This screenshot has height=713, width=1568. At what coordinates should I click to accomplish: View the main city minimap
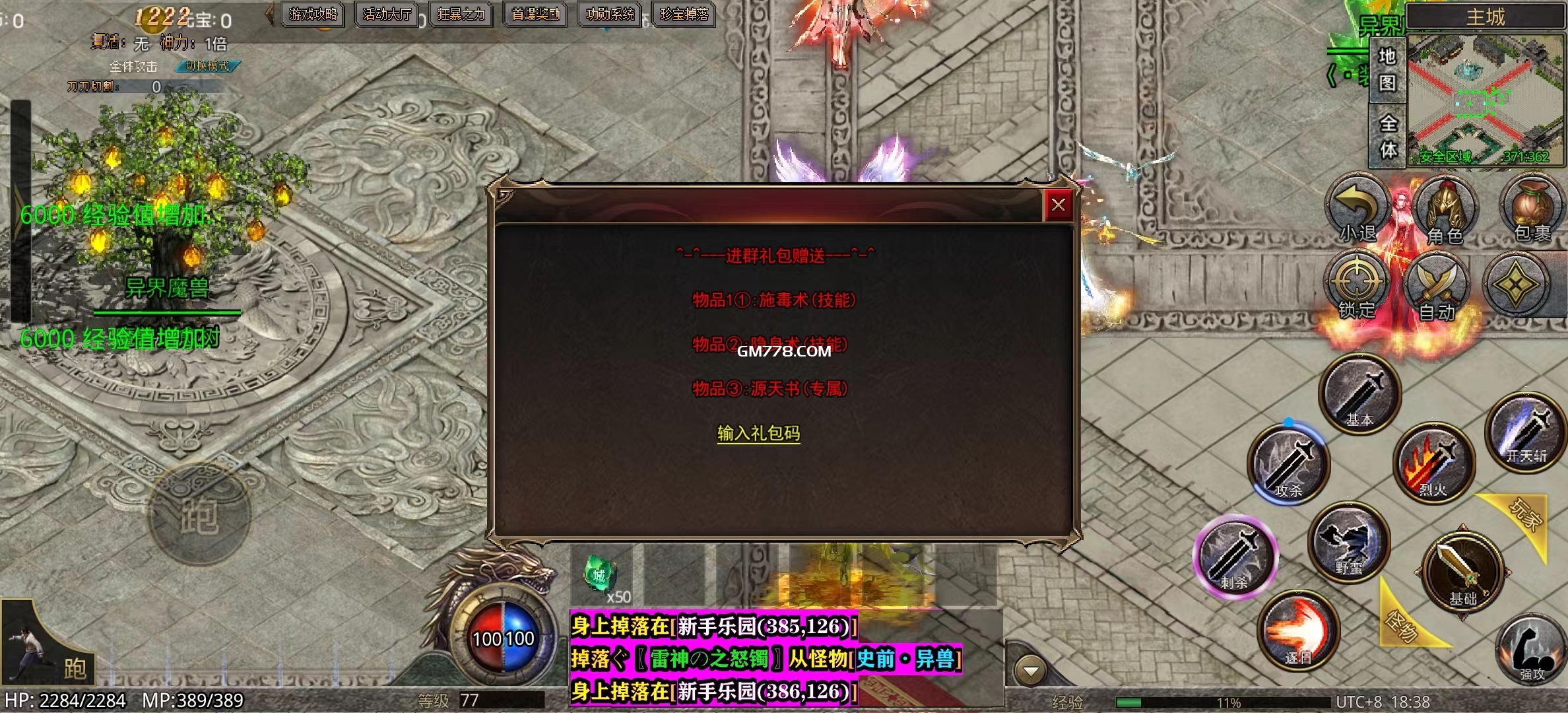tap(1486, 99)
